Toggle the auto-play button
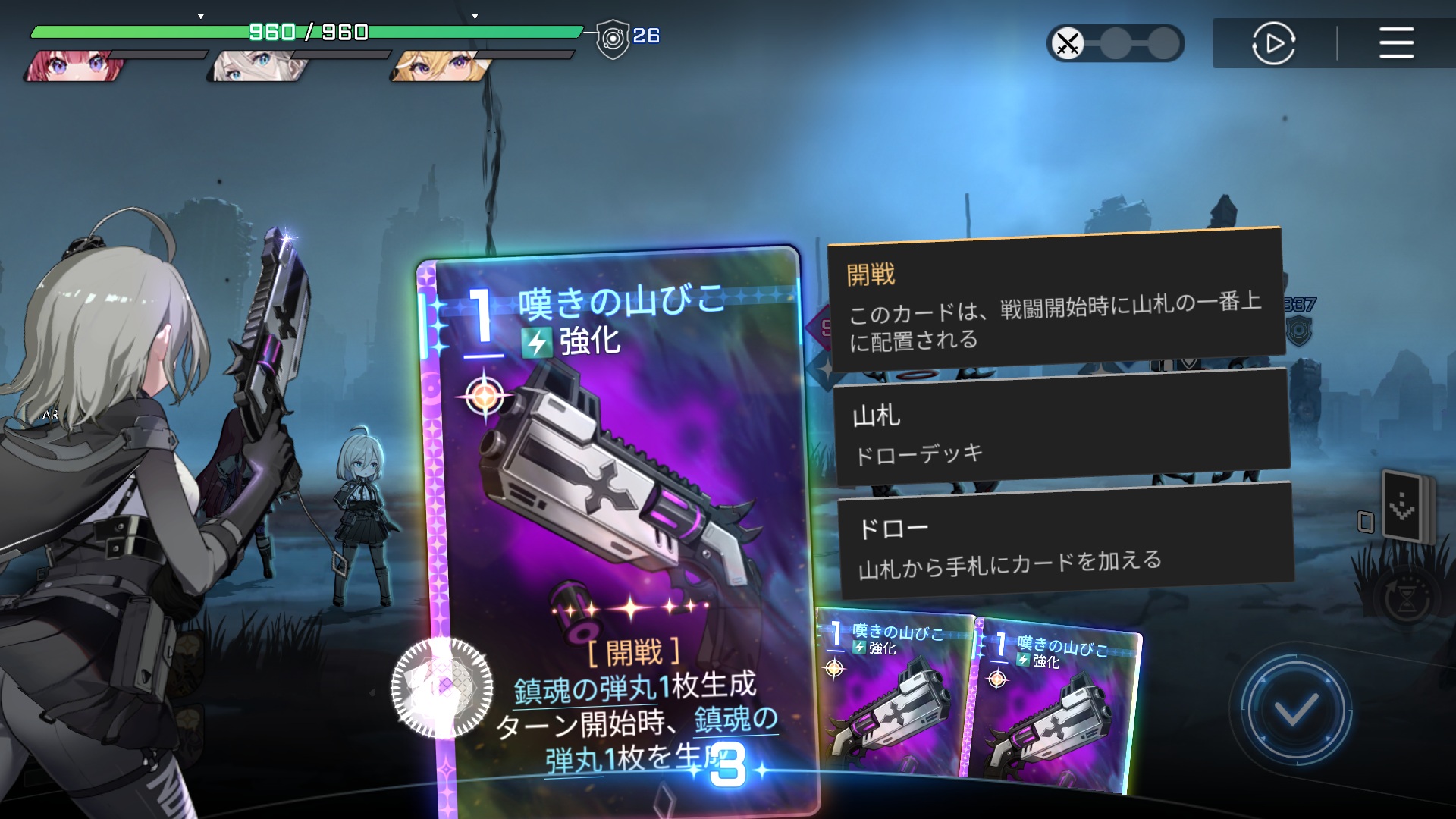Screen dimensions: 1456x819 click(1273, 43)
